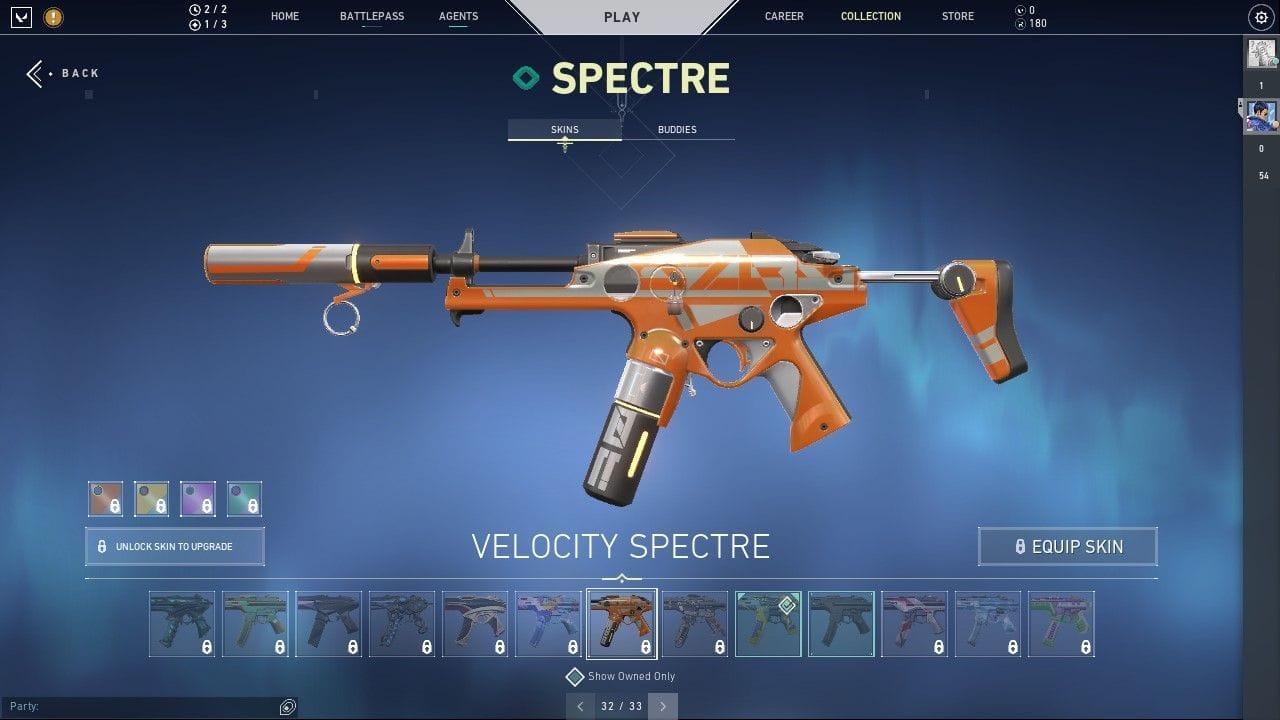Select the back arrow icon beside BACK
The width and height of the screenshot is (1280, 720).
(34, 72)
